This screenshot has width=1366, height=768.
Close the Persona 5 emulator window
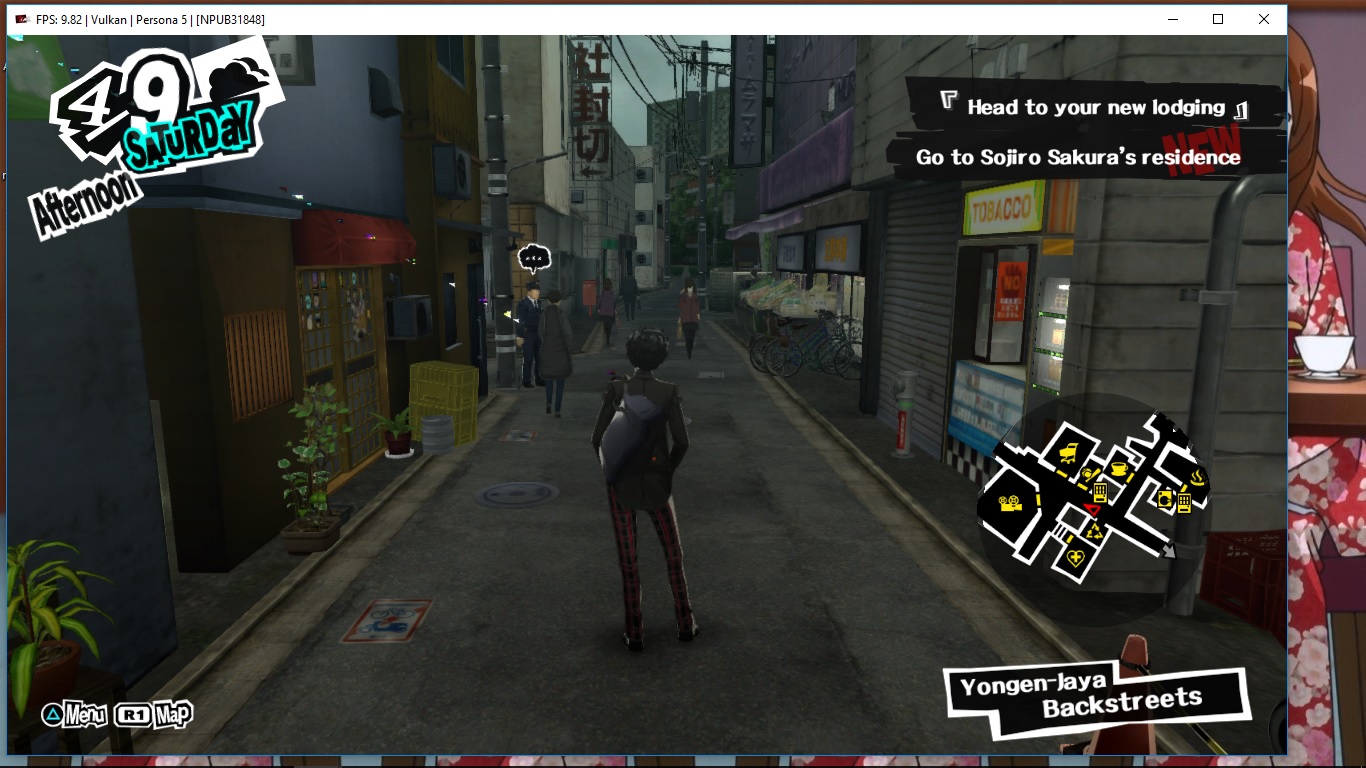pos(1264,19)
